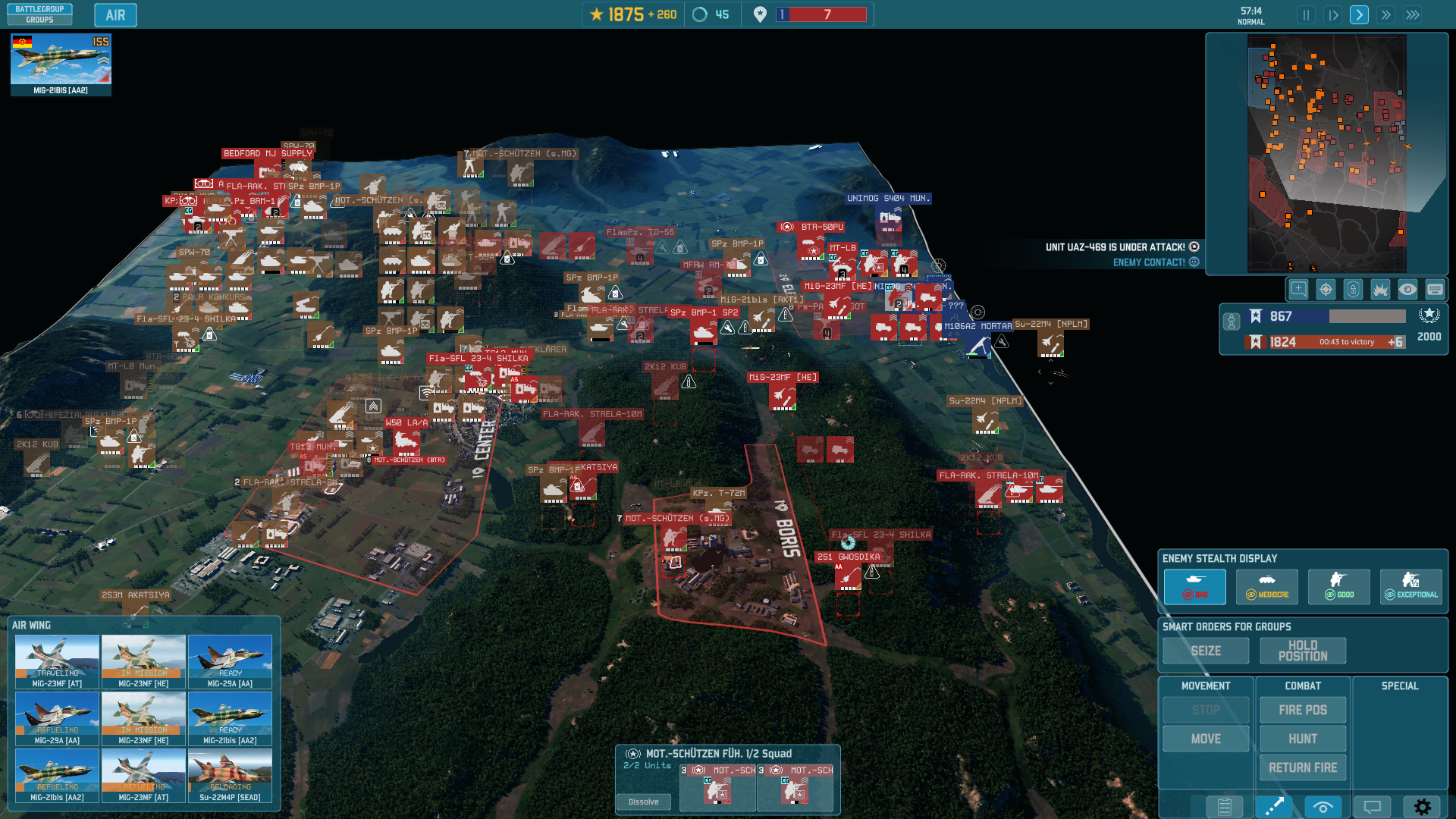Give the Move order
Screen dimensions: 1456x819
(1206, 739)
